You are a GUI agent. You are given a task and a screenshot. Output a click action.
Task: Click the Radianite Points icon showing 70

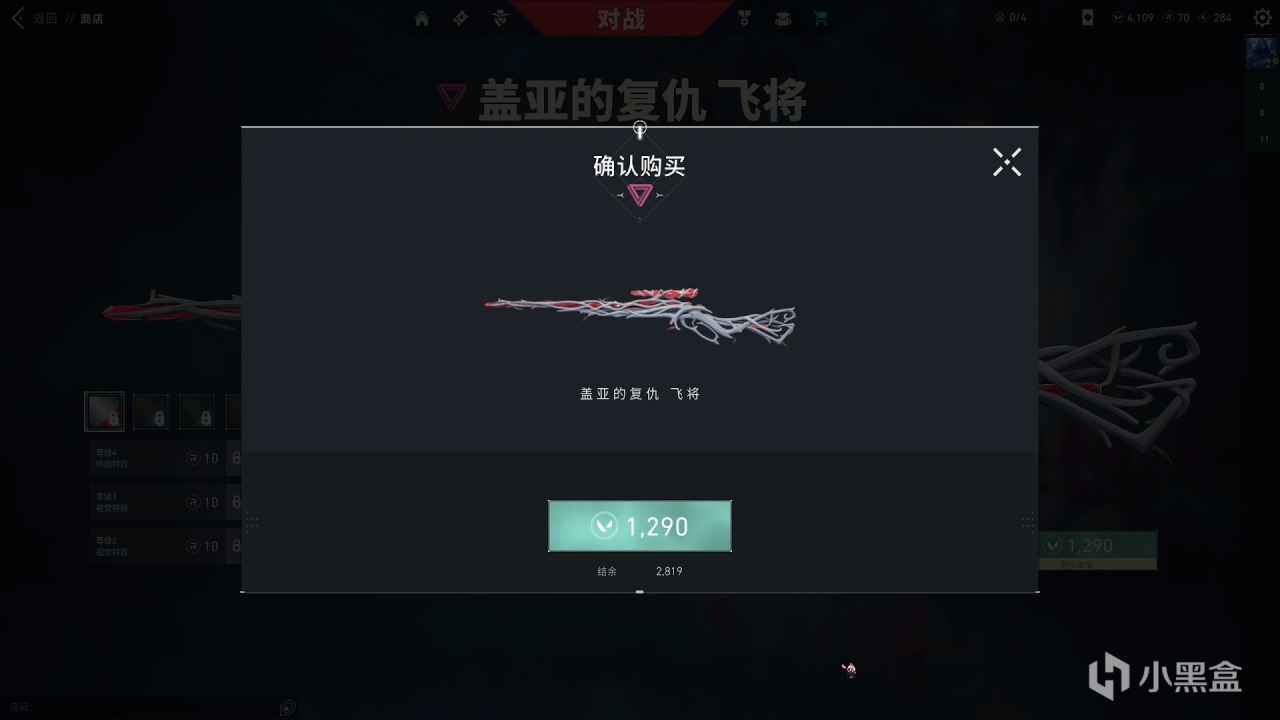tap(1169, 17)
